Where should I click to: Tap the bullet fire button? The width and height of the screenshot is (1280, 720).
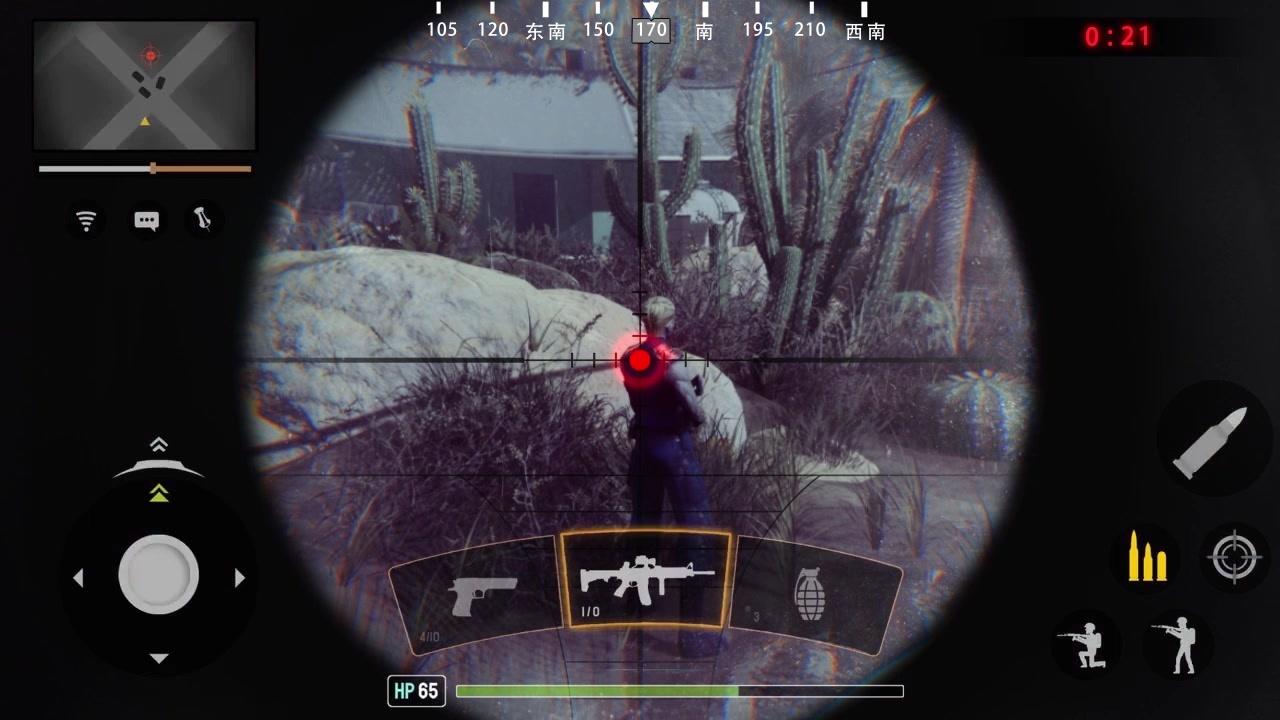(x=1214, y=437)
